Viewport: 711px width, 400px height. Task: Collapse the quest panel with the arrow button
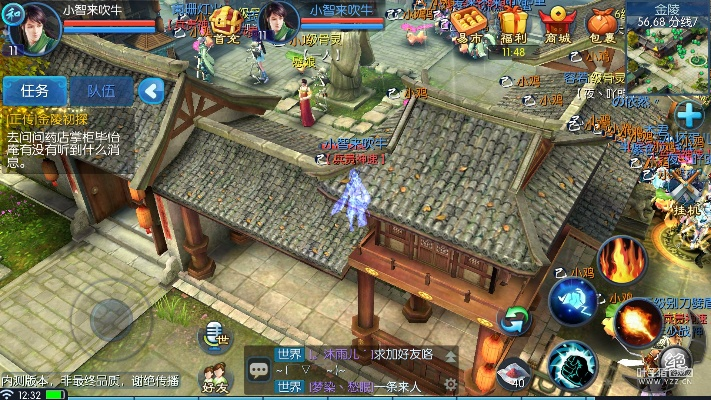pos(151,91)
